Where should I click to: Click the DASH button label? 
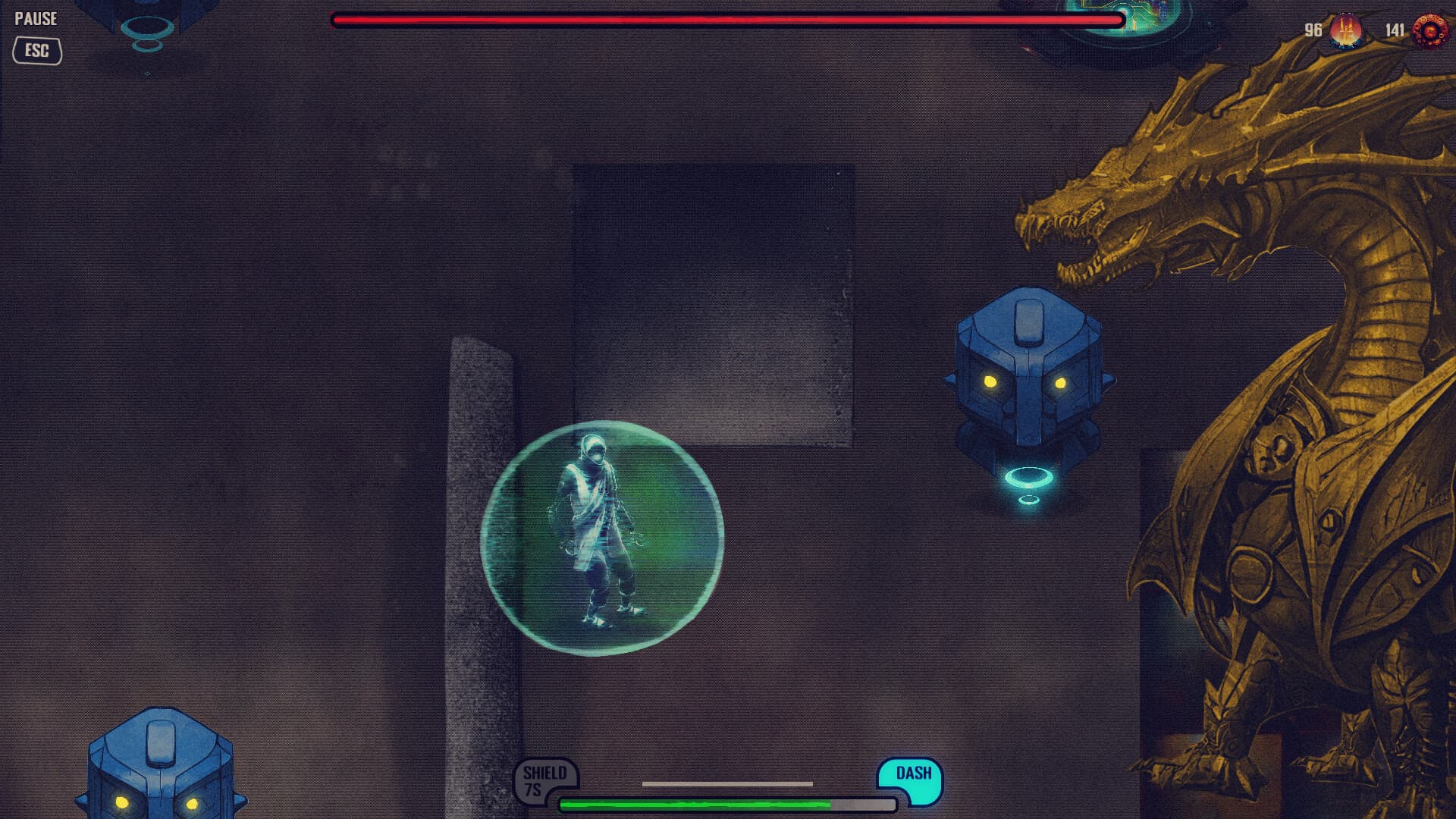914,774
